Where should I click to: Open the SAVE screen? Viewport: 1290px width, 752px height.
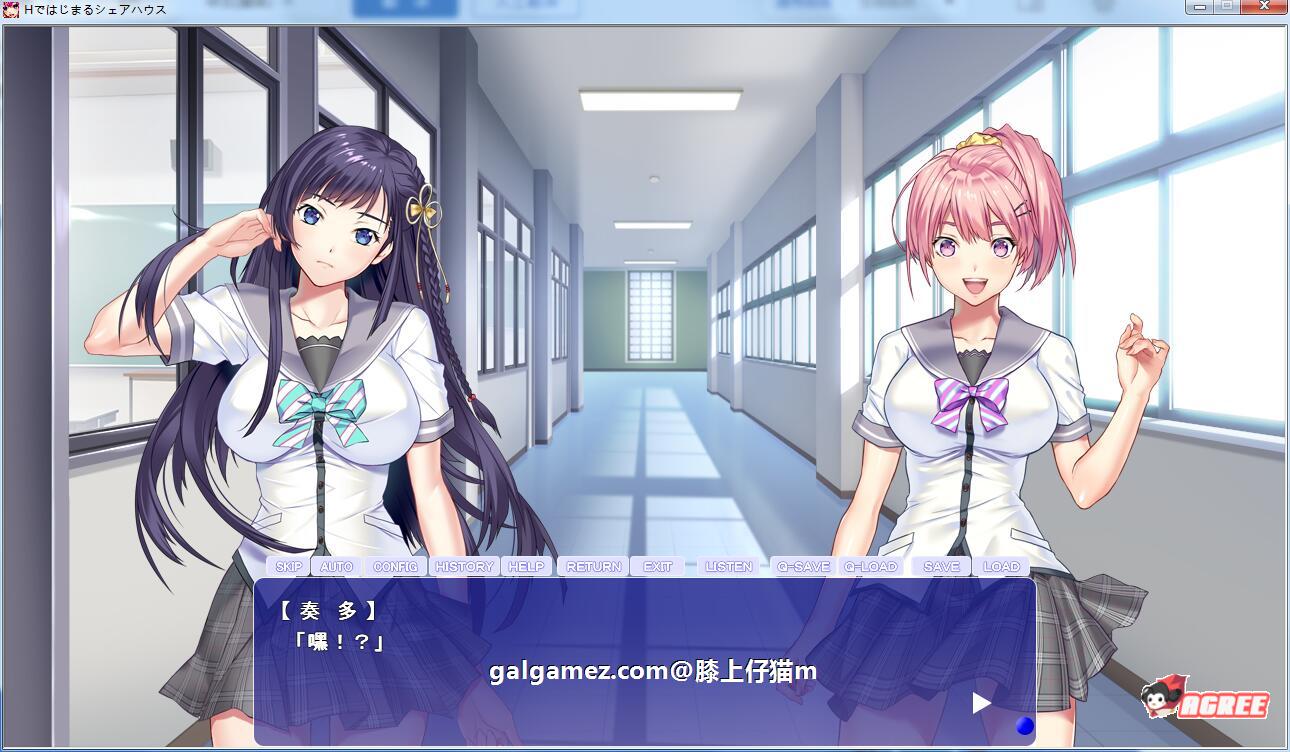(939, 565)
